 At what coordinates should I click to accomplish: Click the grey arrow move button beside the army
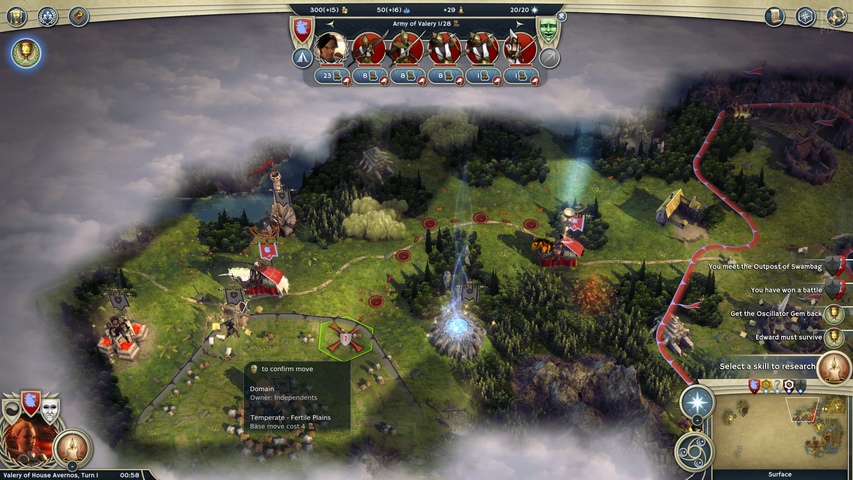pos(549,58)
